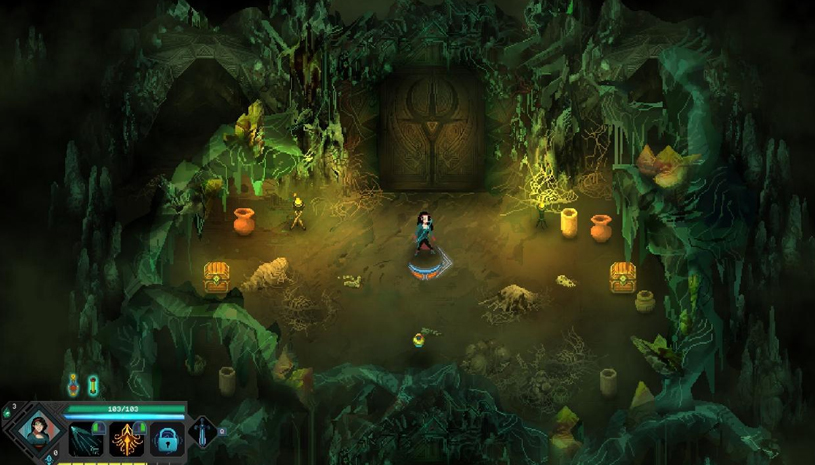
Task: Click the yellow vial item icon
Action: click(x=93, y=384)
